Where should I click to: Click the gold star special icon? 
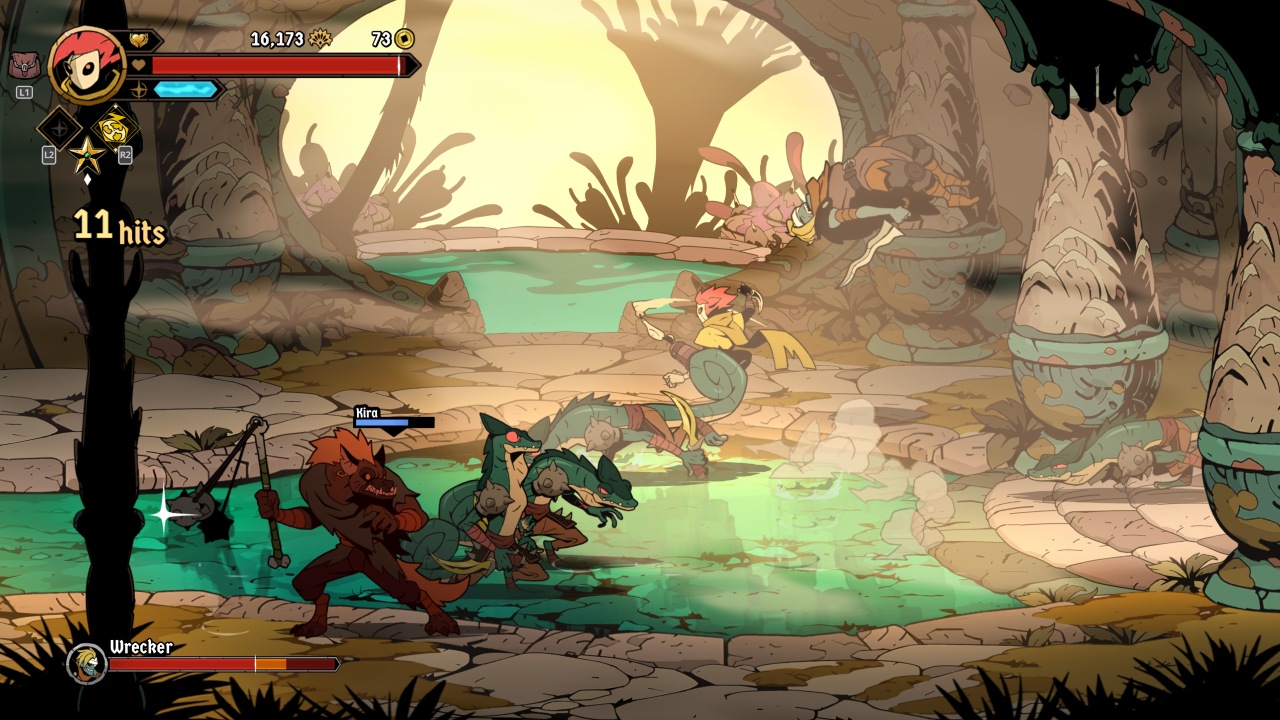click(87, 154)
